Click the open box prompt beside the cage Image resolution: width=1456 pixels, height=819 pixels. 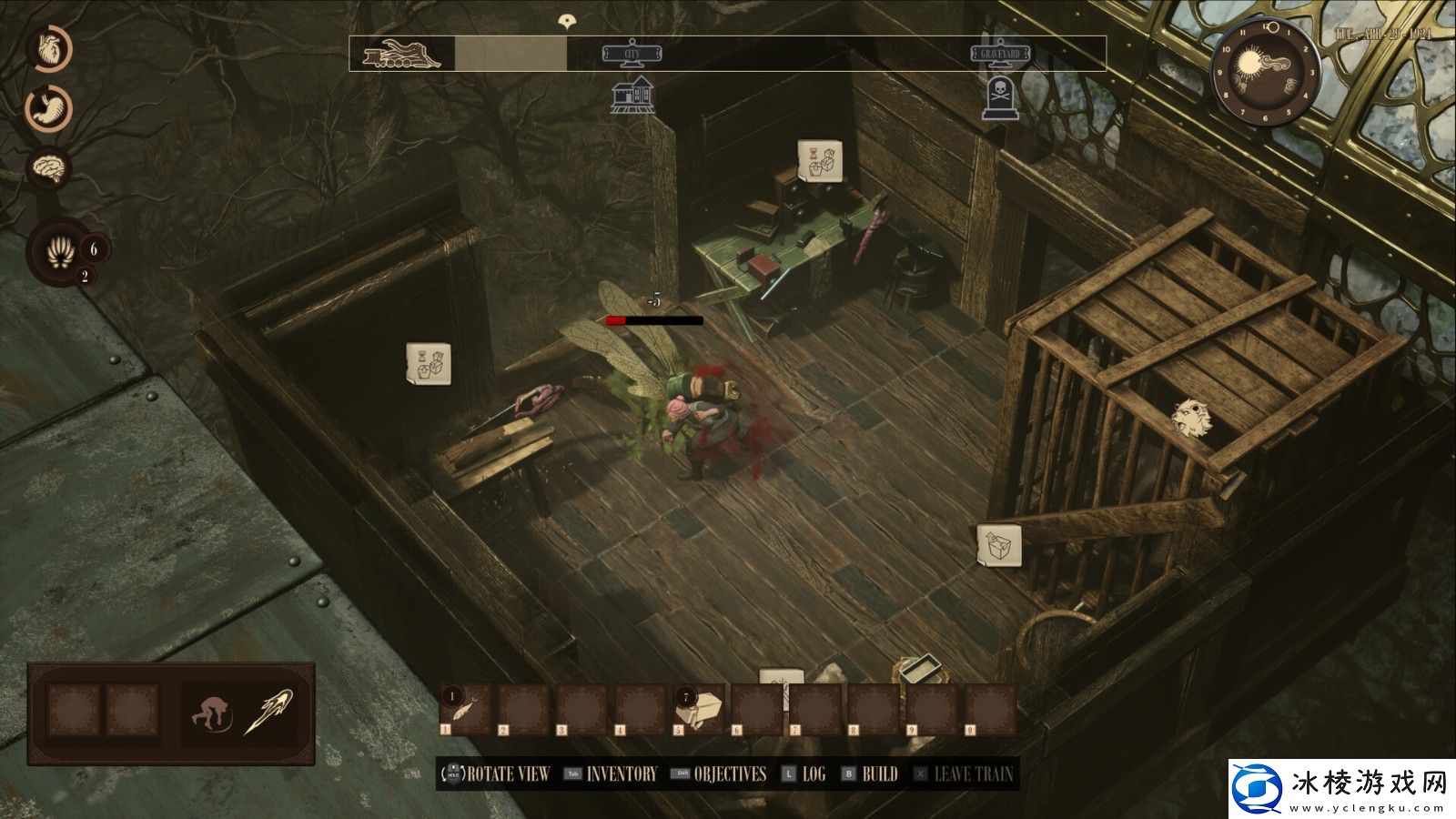(x=998, y=546)
